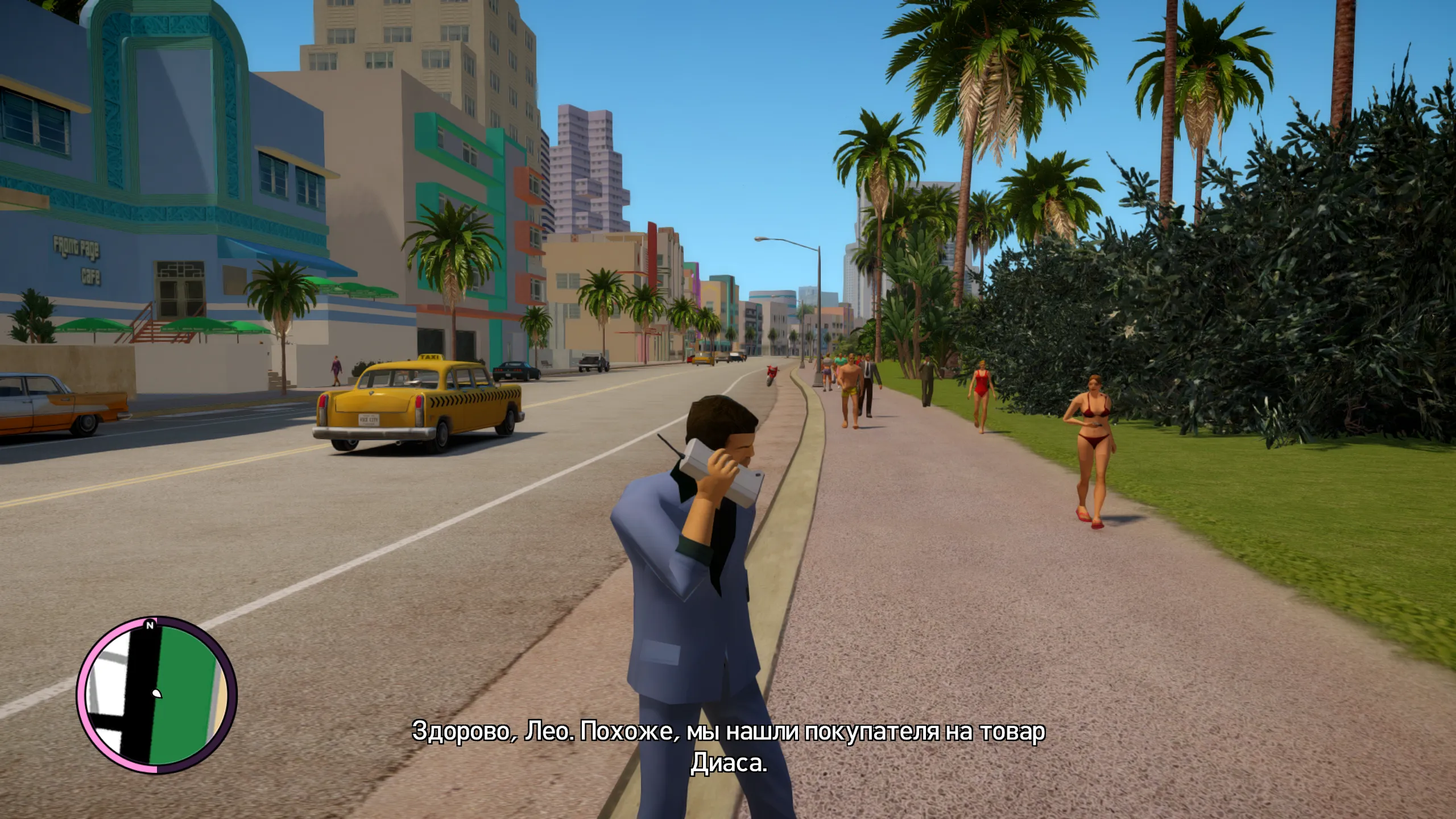Image resolution: width=1456 pixels, height=819 pixels.
Task: Click the north N marker on the radar
Action: (x=150, y=625)
